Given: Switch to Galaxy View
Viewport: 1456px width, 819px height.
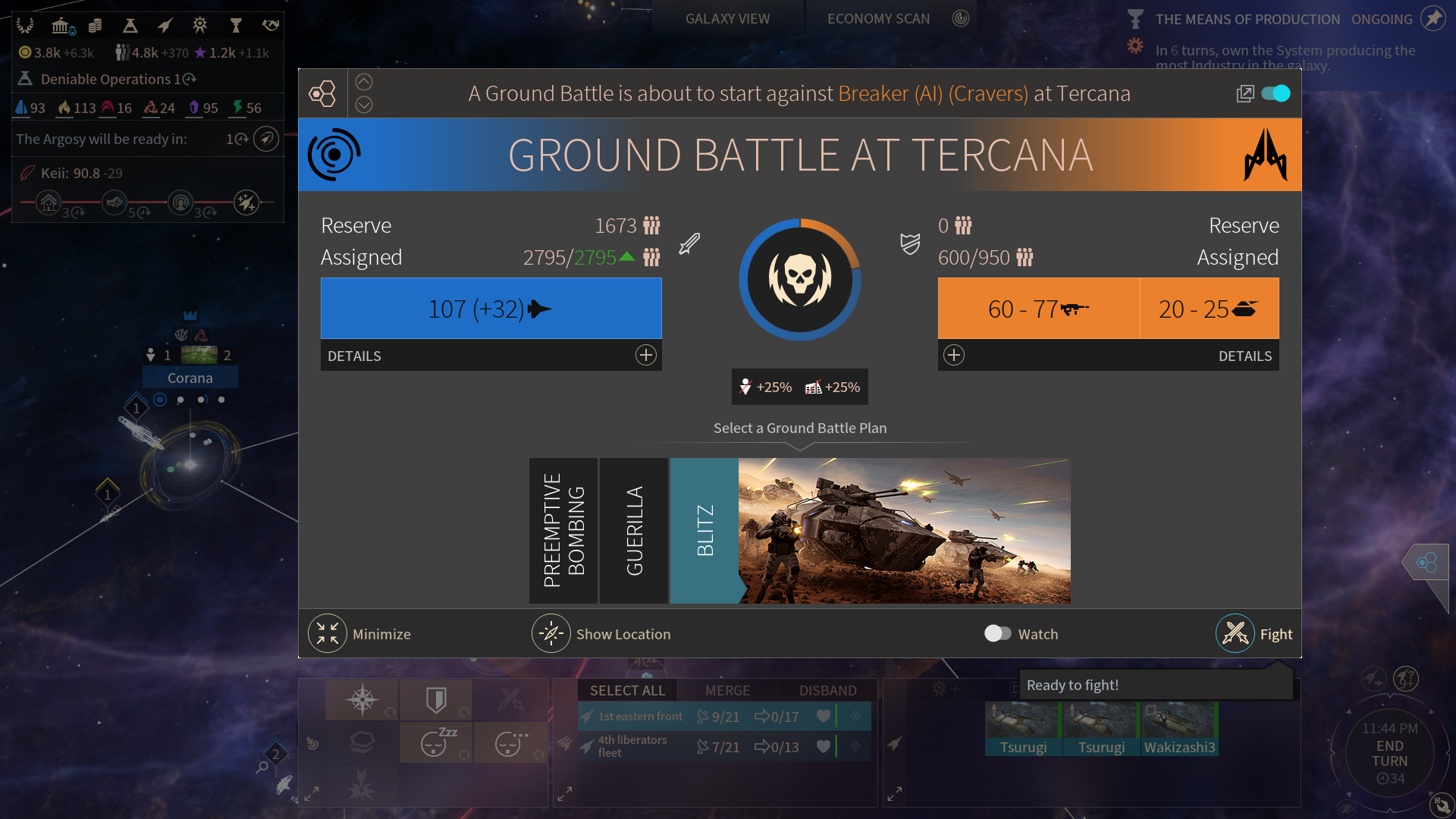Looking at the screenshot, I should 727,19.
